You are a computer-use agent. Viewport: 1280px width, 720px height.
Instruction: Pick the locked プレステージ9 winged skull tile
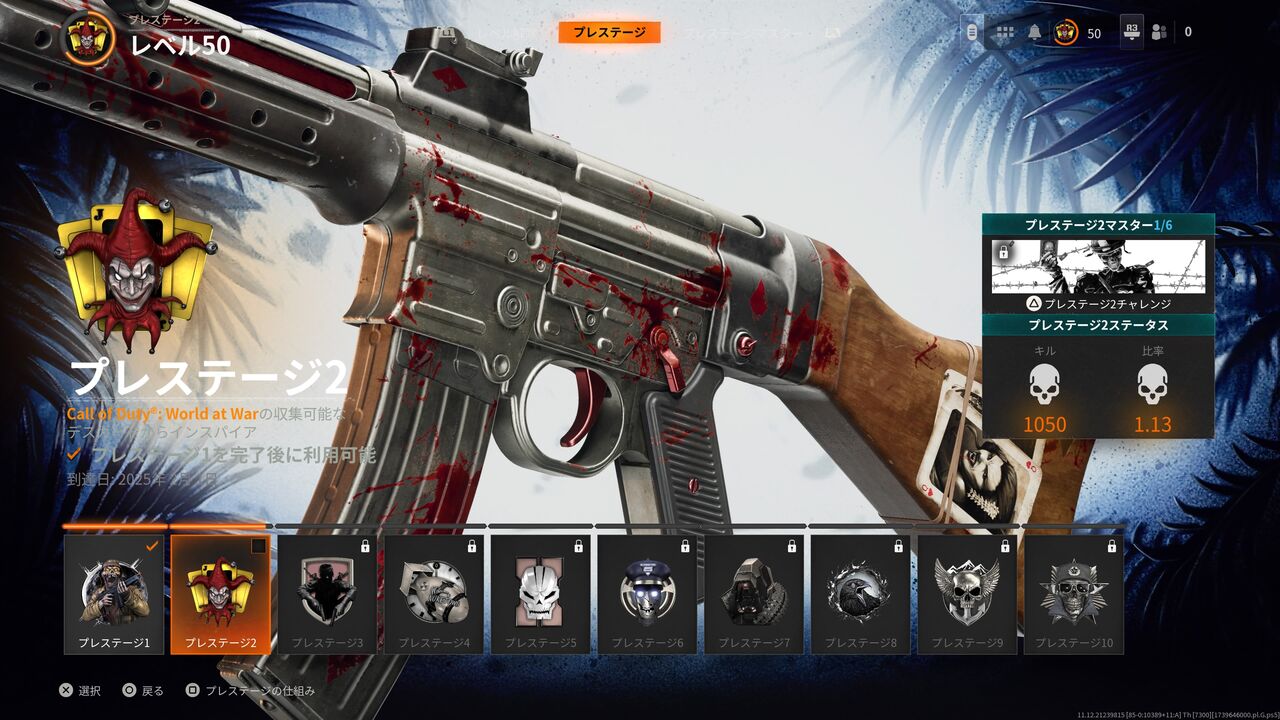[967, 594]
